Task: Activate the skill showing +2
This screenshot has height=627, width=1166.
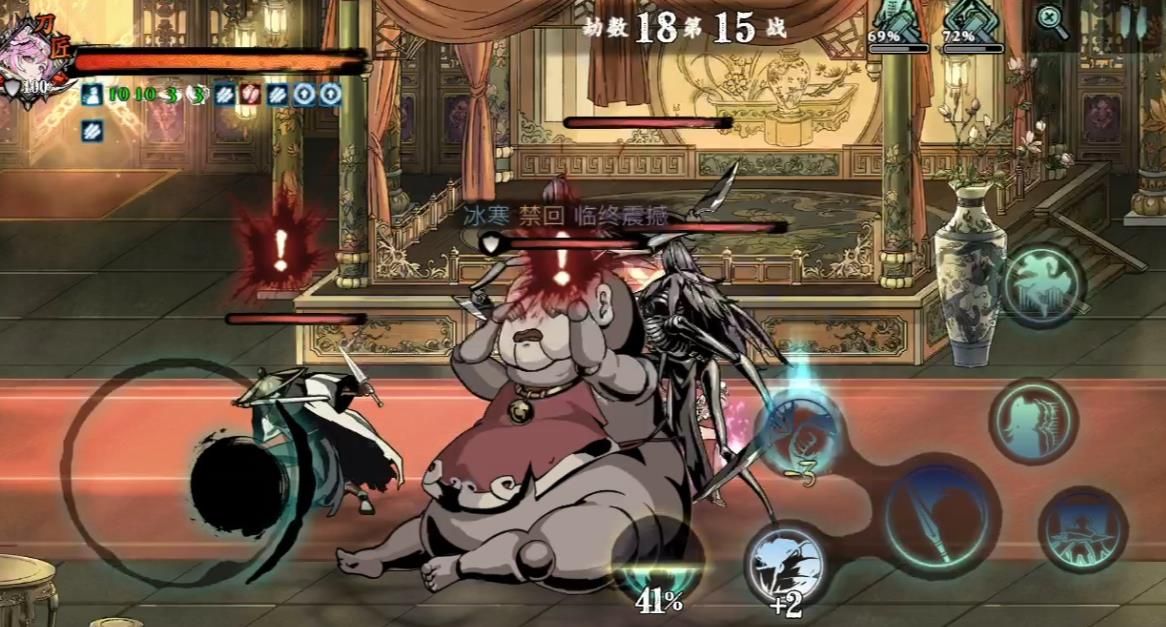Action: (x=786, y=563)
